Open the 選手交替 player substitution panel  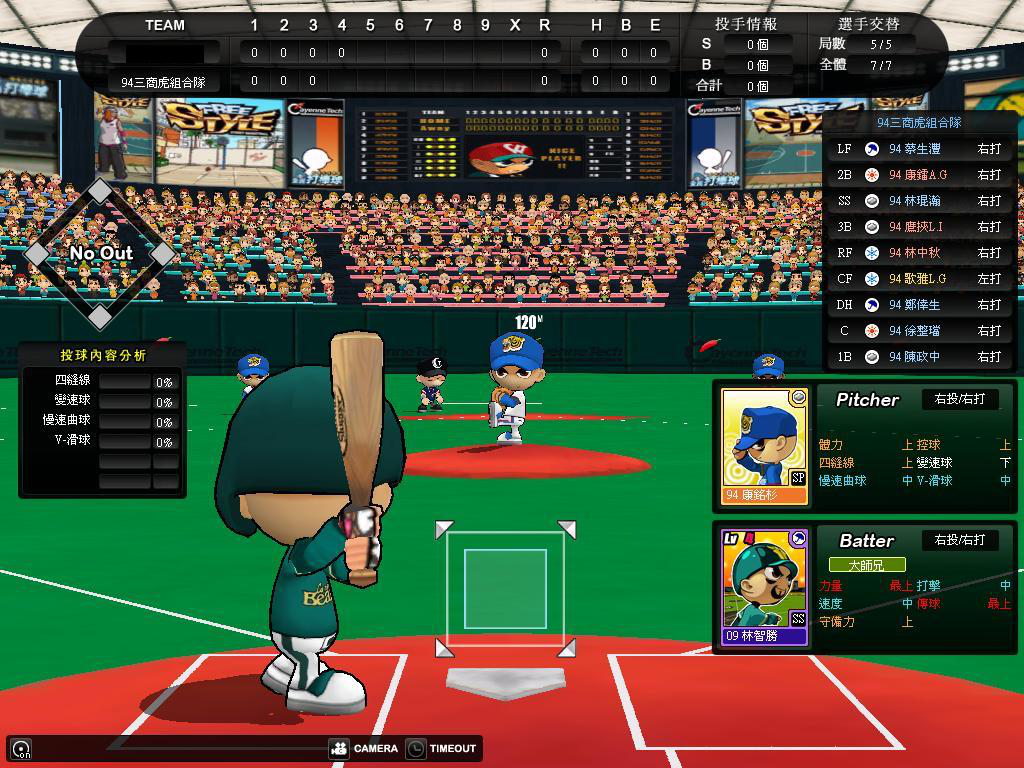point(867,23)
